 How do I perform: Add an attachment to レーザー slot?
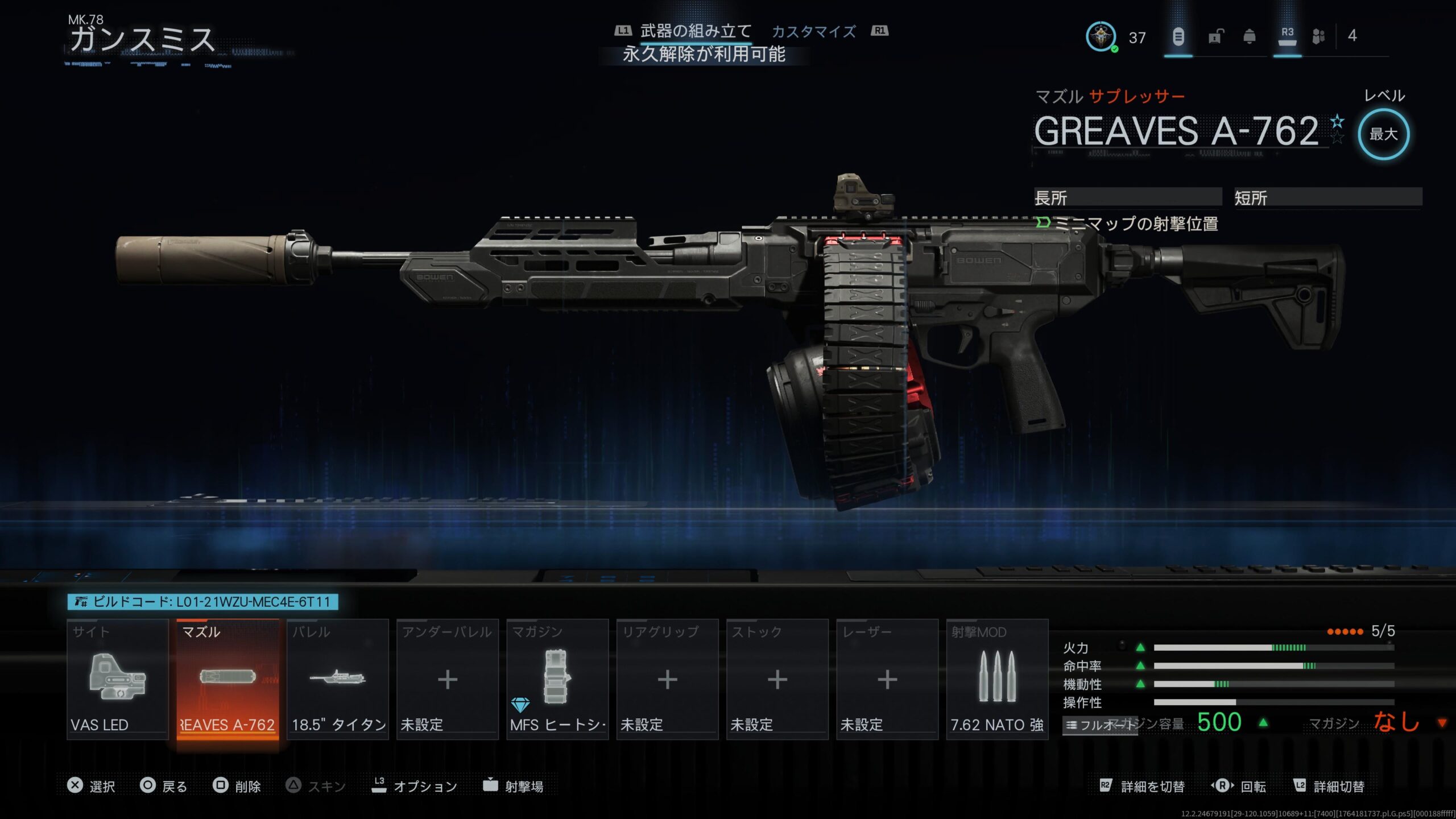(887, 679)
